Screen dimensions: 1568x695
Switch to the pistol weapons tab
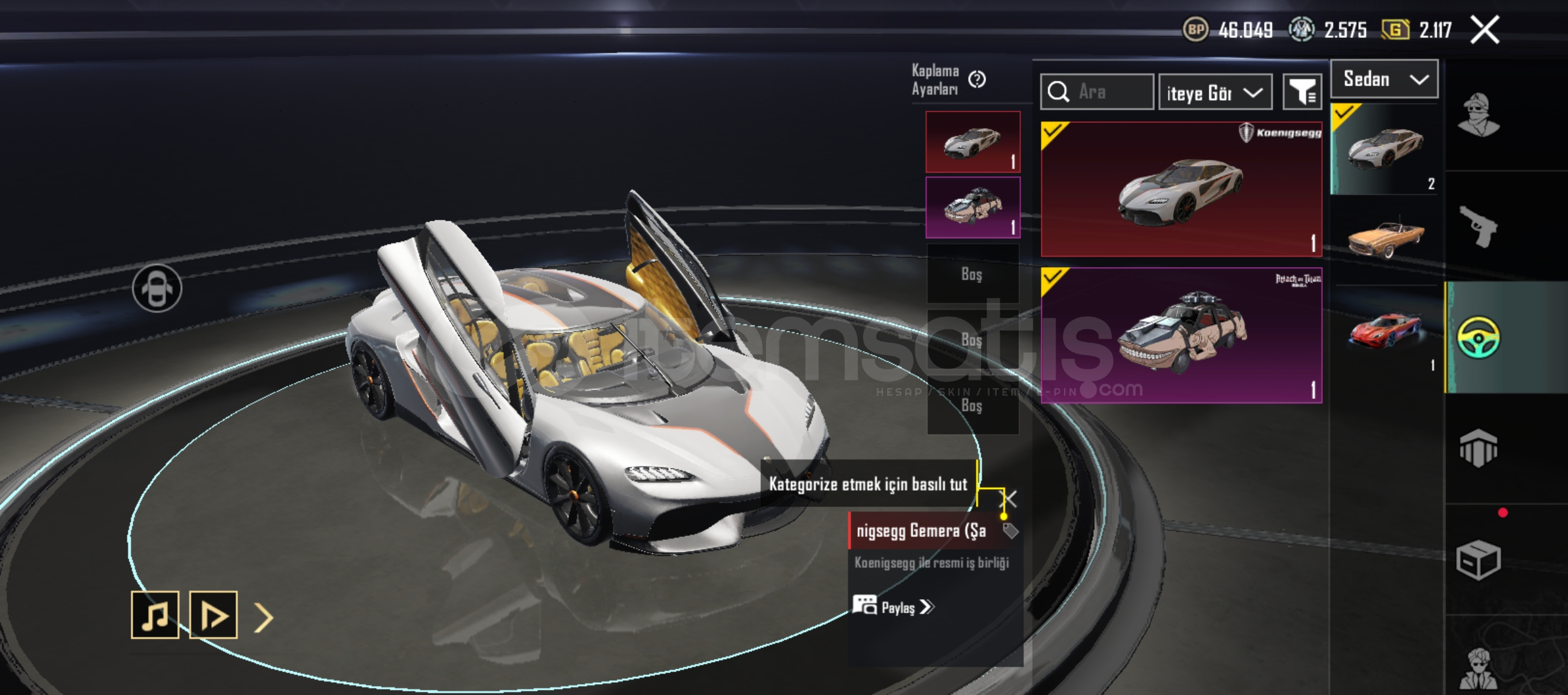(x=1478, y=226)
